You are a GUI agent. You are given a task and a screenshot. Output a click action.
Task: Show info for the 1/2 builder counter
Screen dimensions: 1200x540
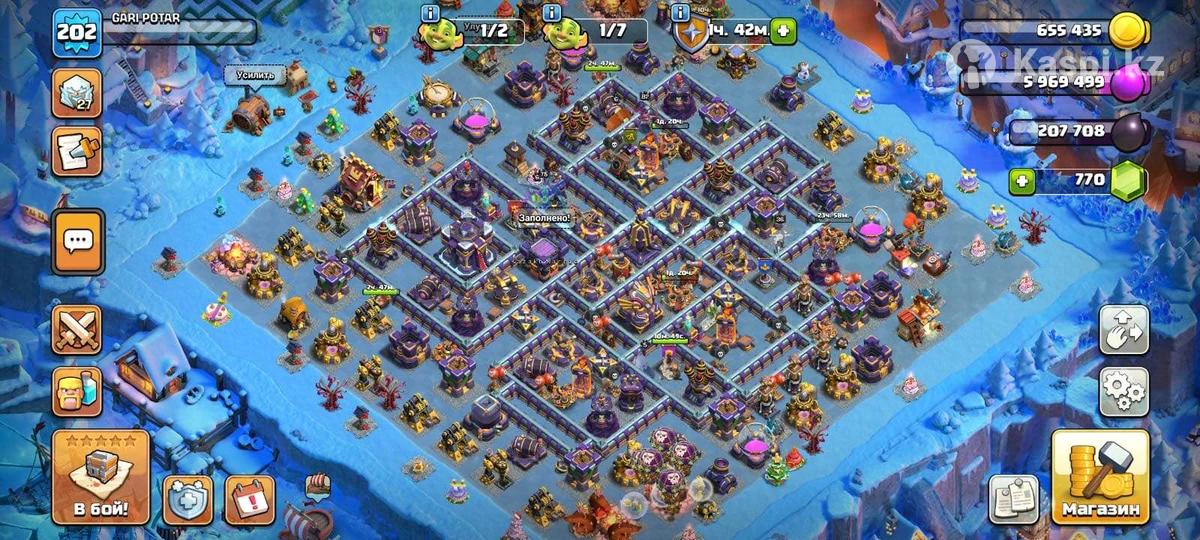[x=431, y=13]
